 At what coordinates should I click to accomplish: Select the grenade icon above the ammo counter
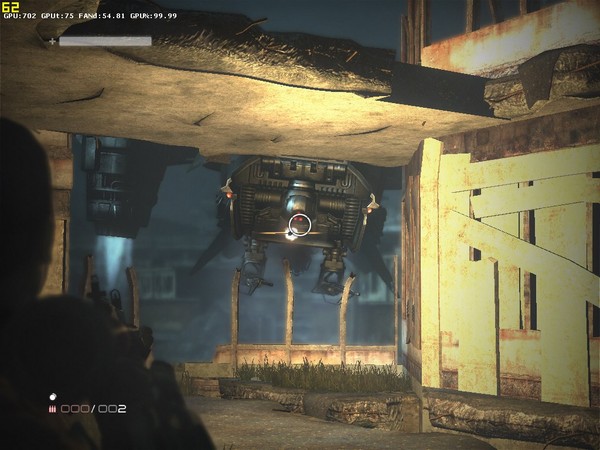pyautogui.click(x=53, y=396)
